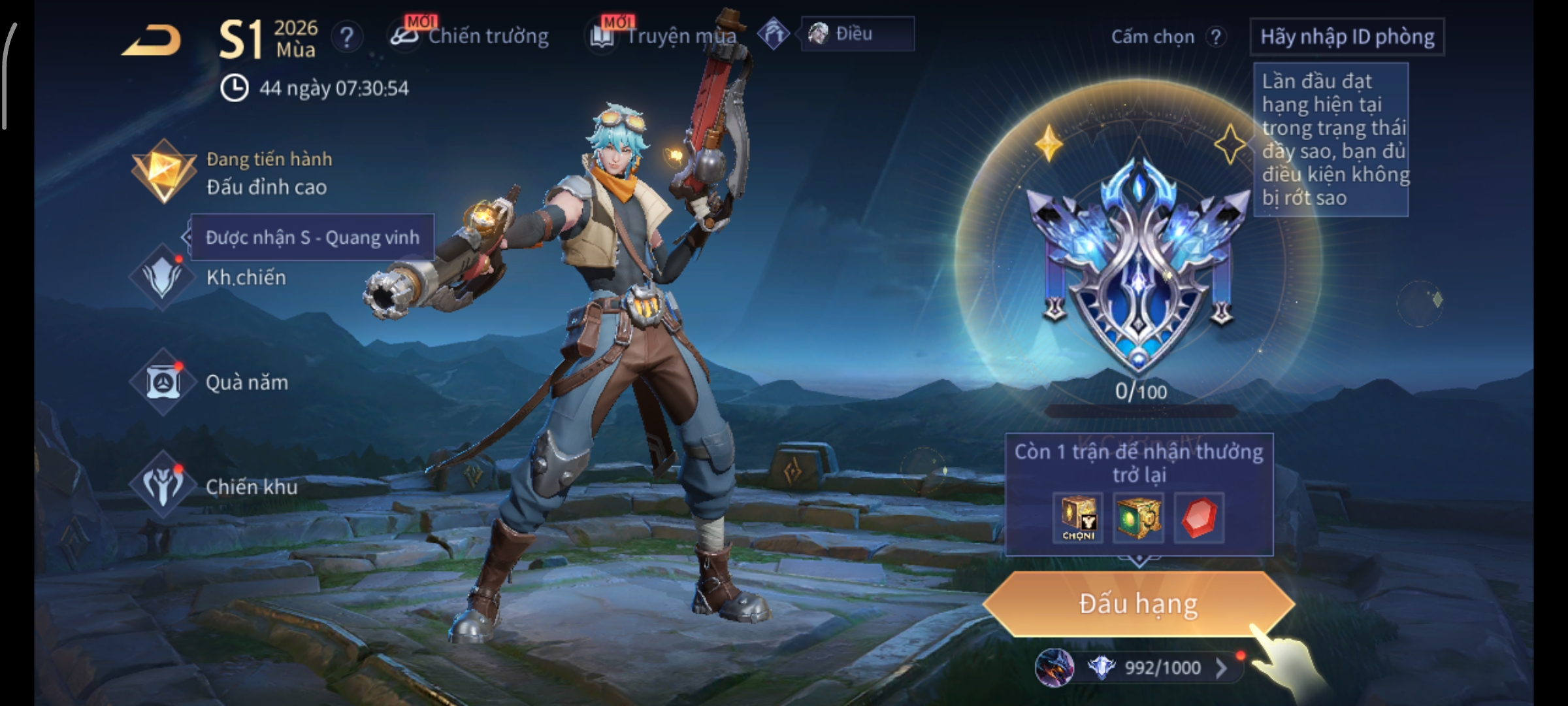Image resolution: width=1568 pixels, height=706 pixels.
Task: Open the season help question mark
Action: 347,37
